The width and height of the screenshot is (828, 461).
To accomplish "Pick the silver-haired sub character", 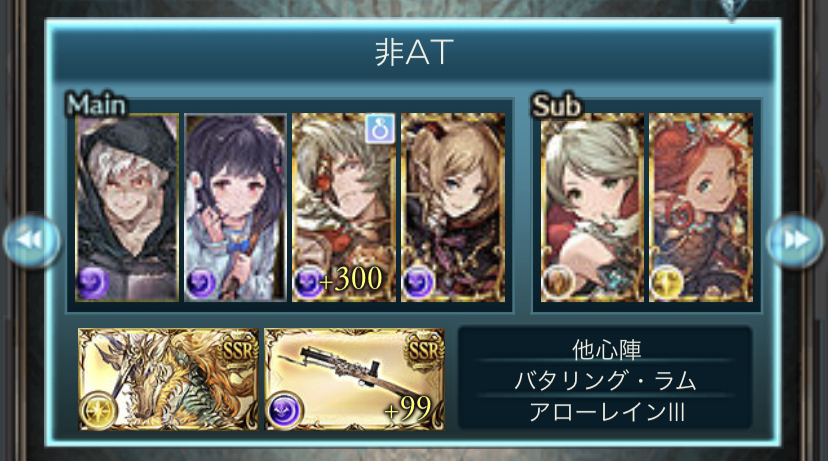I will pyautogui.click(x=591, y=208).
